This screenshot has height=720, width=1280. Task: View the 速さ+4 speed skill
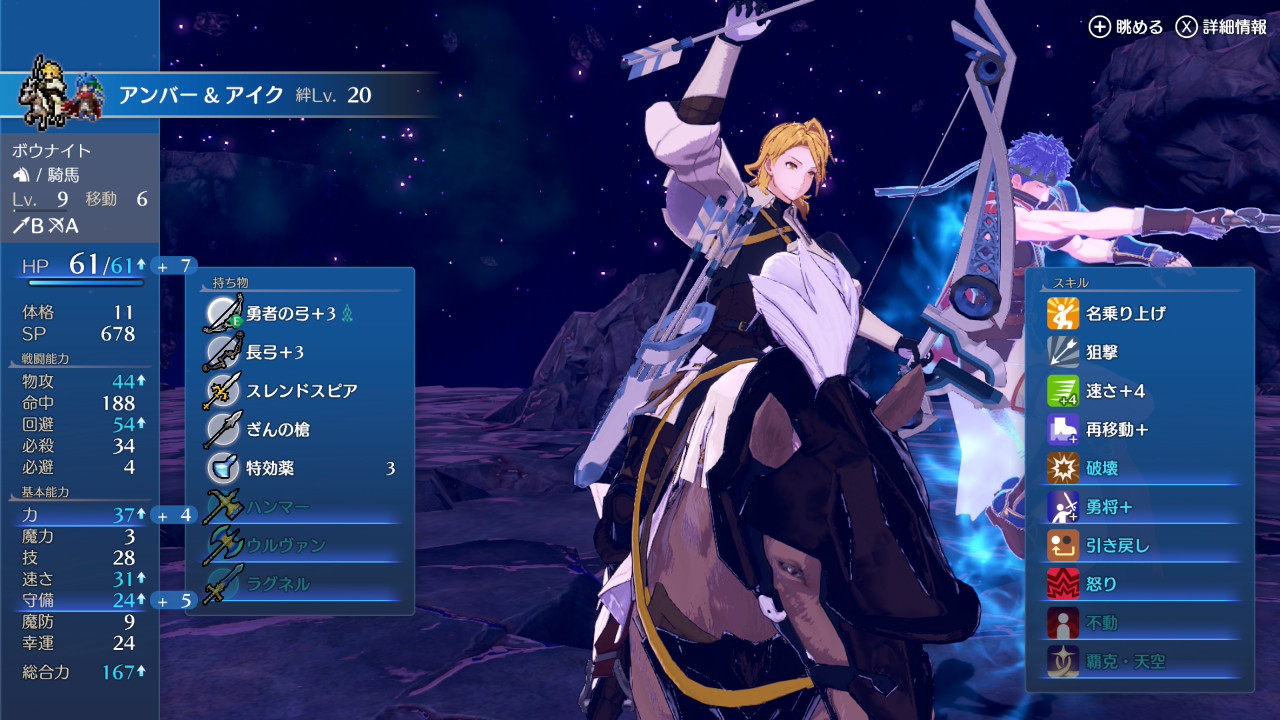(1115, 391)
